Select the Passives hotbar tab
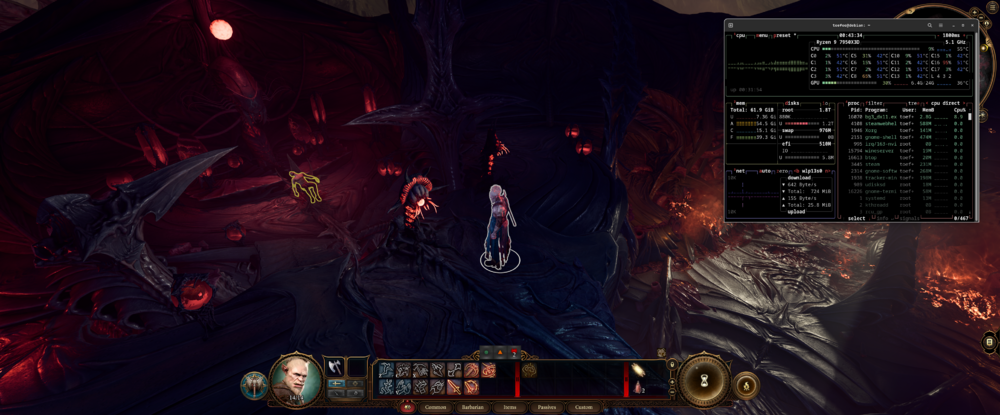Screen dimensions: 1000x415 coord(546,407)
